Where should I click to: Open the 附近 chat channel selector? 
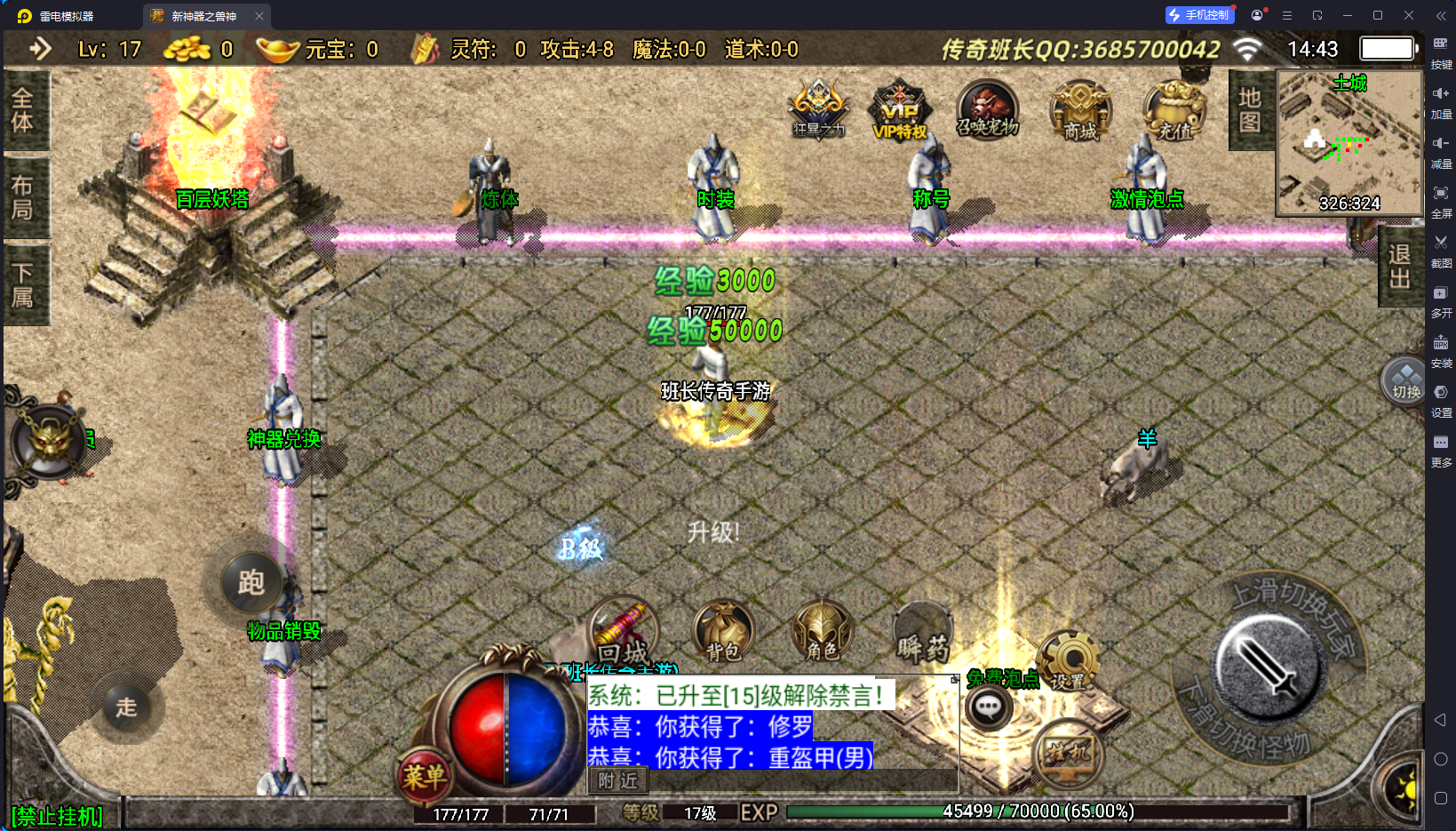[619, 780]
